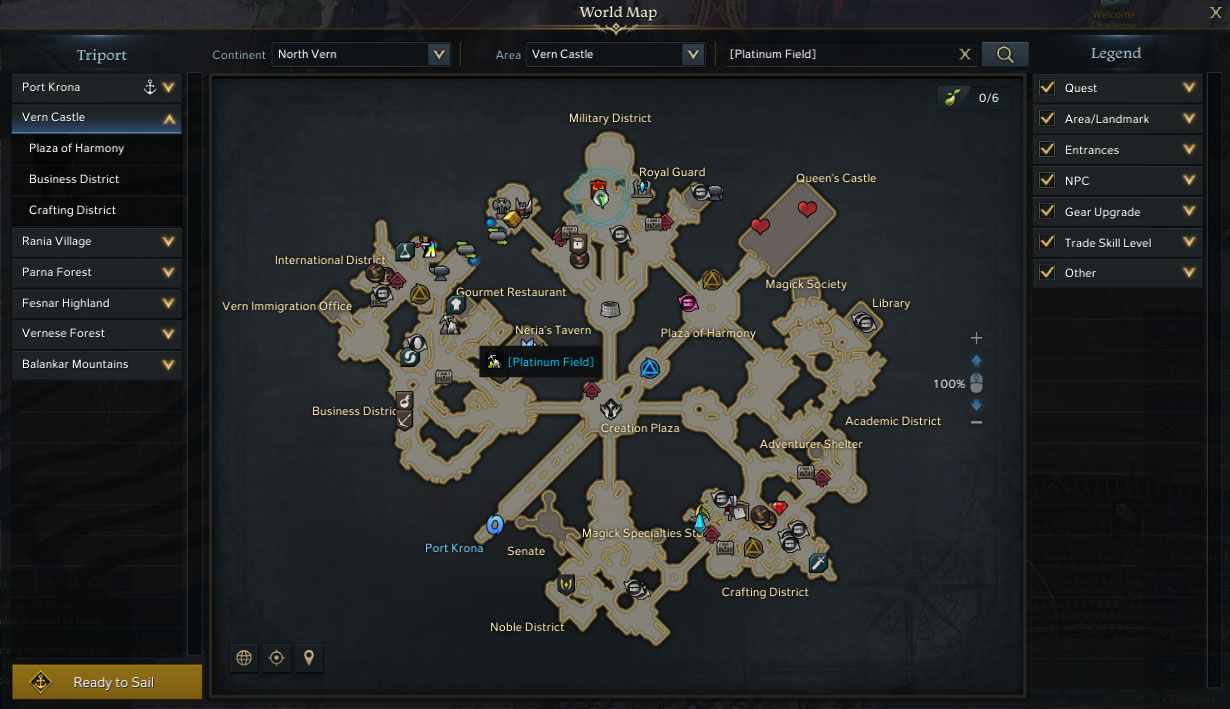Select Plaza of Harmony triport
The height and width of the screenshot is (709, 1230).
[77, 148]
